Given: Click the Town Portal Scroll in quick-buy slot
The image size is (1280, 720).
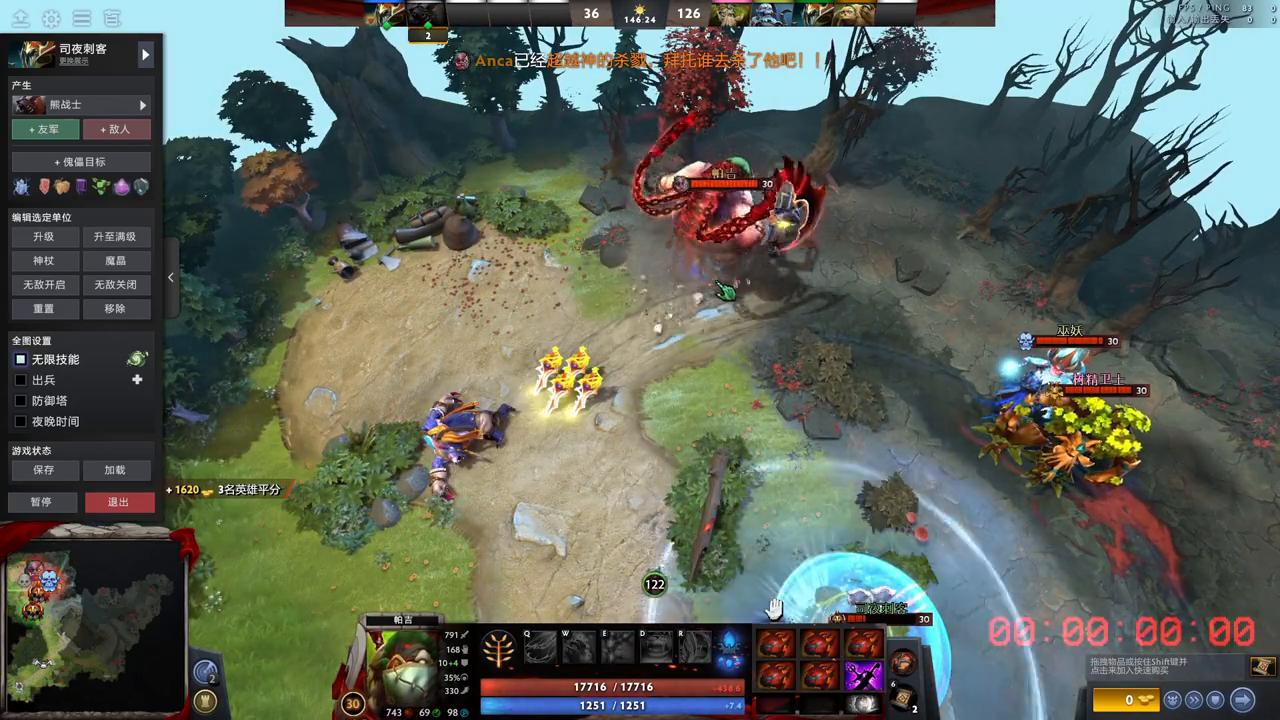Looking at the screenshot, I should (901, 696).
